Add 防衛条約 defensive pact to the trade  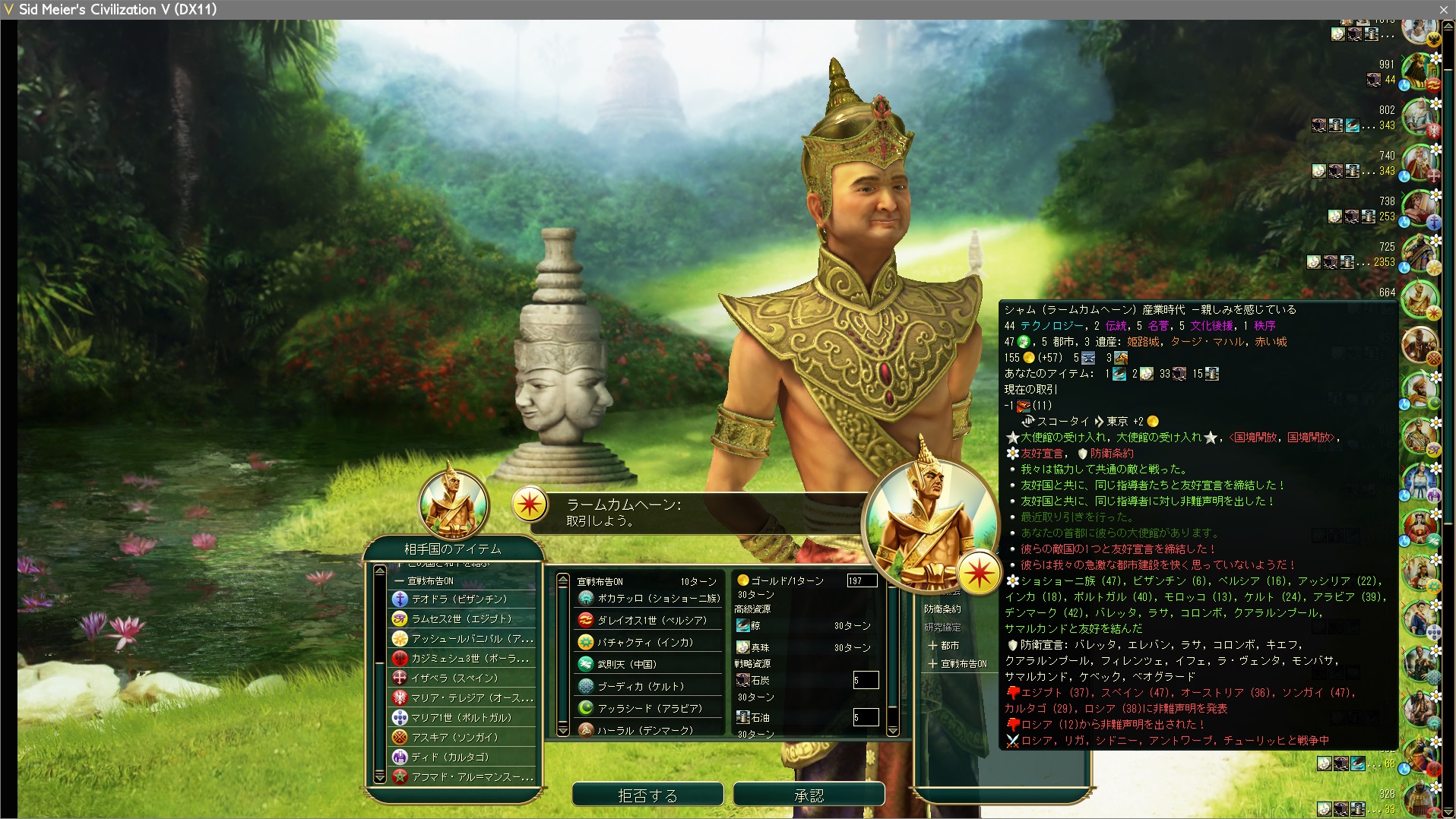tap(942, 609)
